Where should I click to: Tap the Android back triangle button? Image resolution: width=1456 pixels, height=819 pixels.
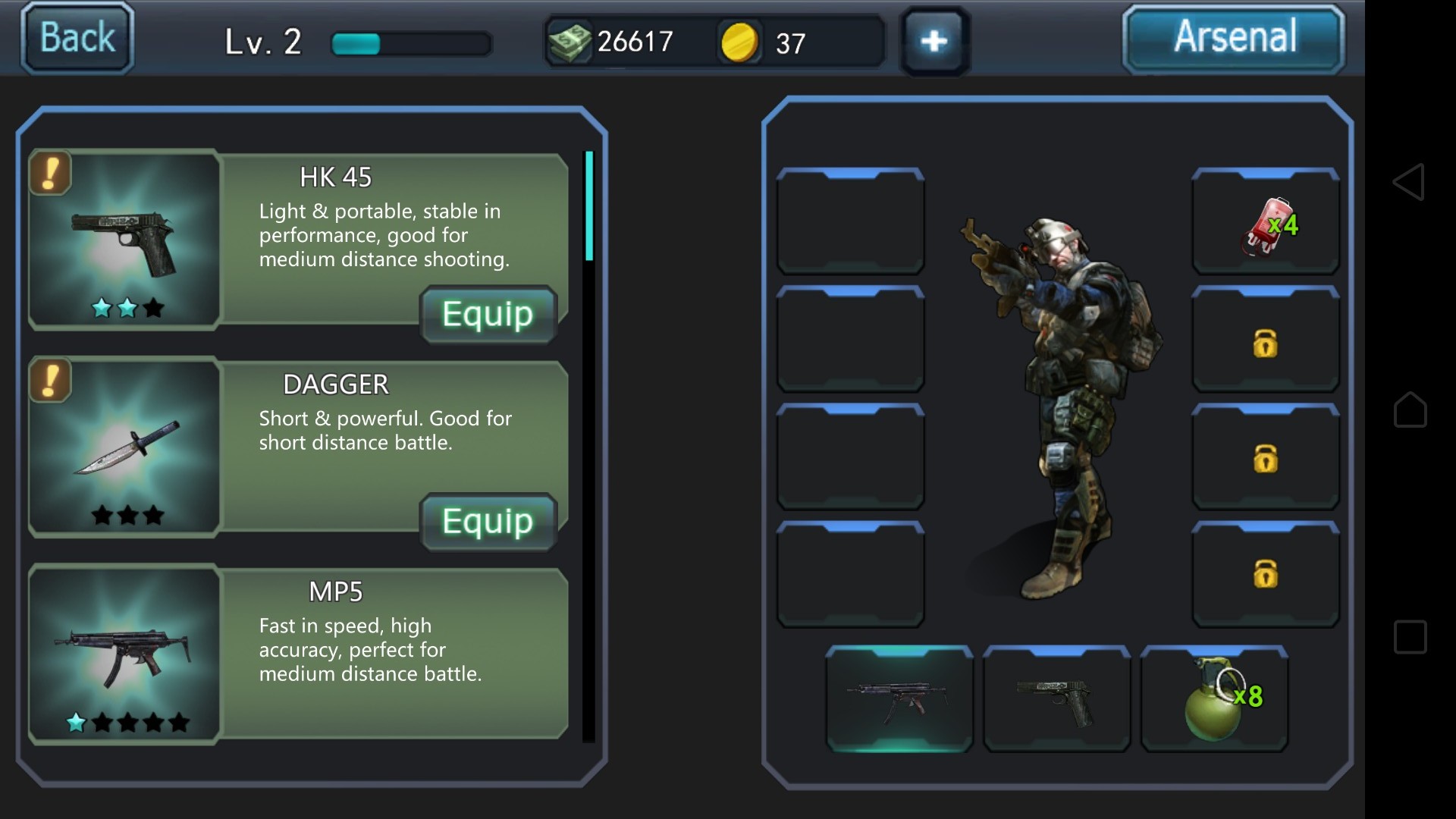click(x=1409, y=182)
